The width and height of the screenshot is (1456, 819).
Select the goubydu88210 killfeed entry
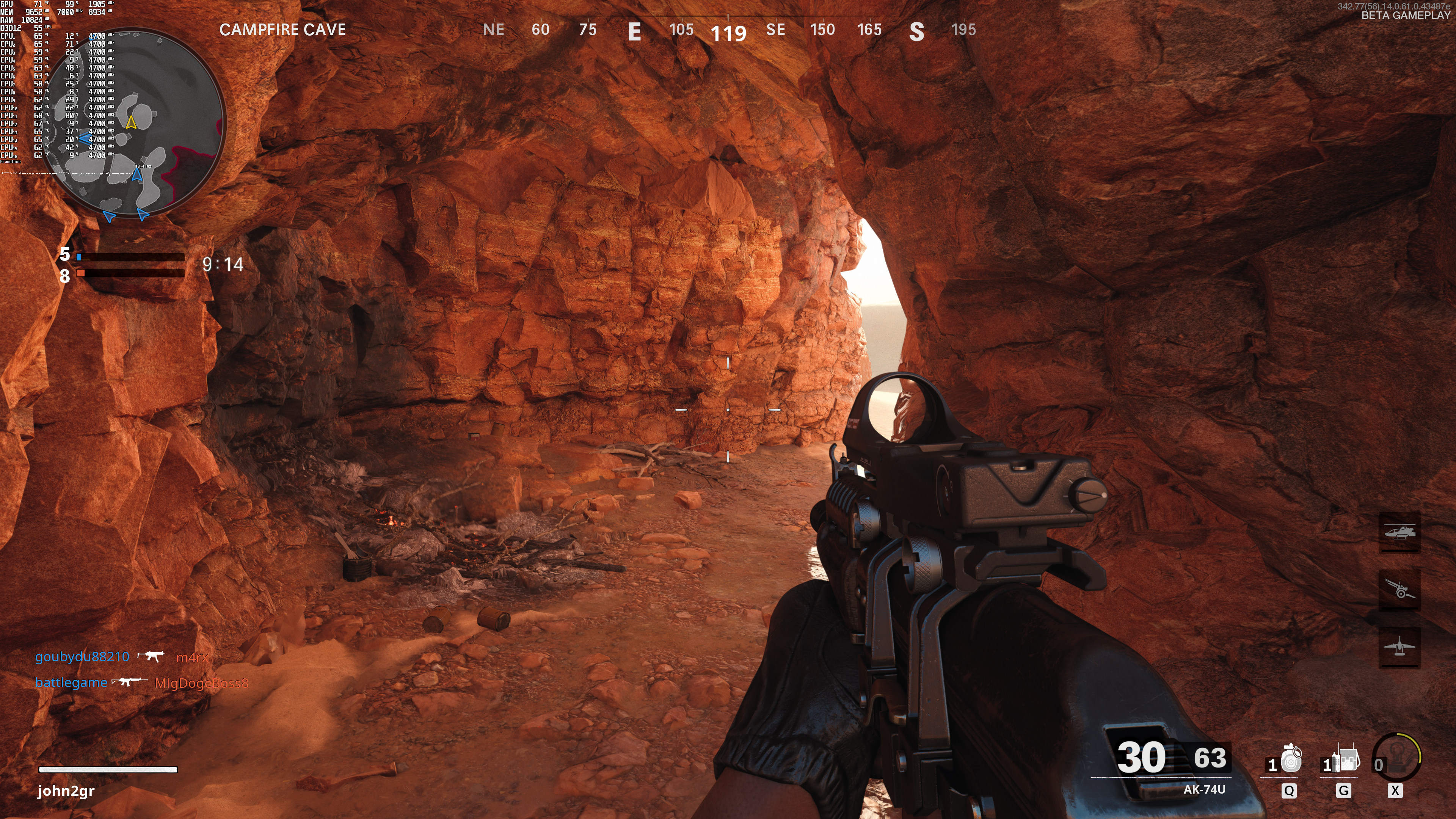(83, 657)
